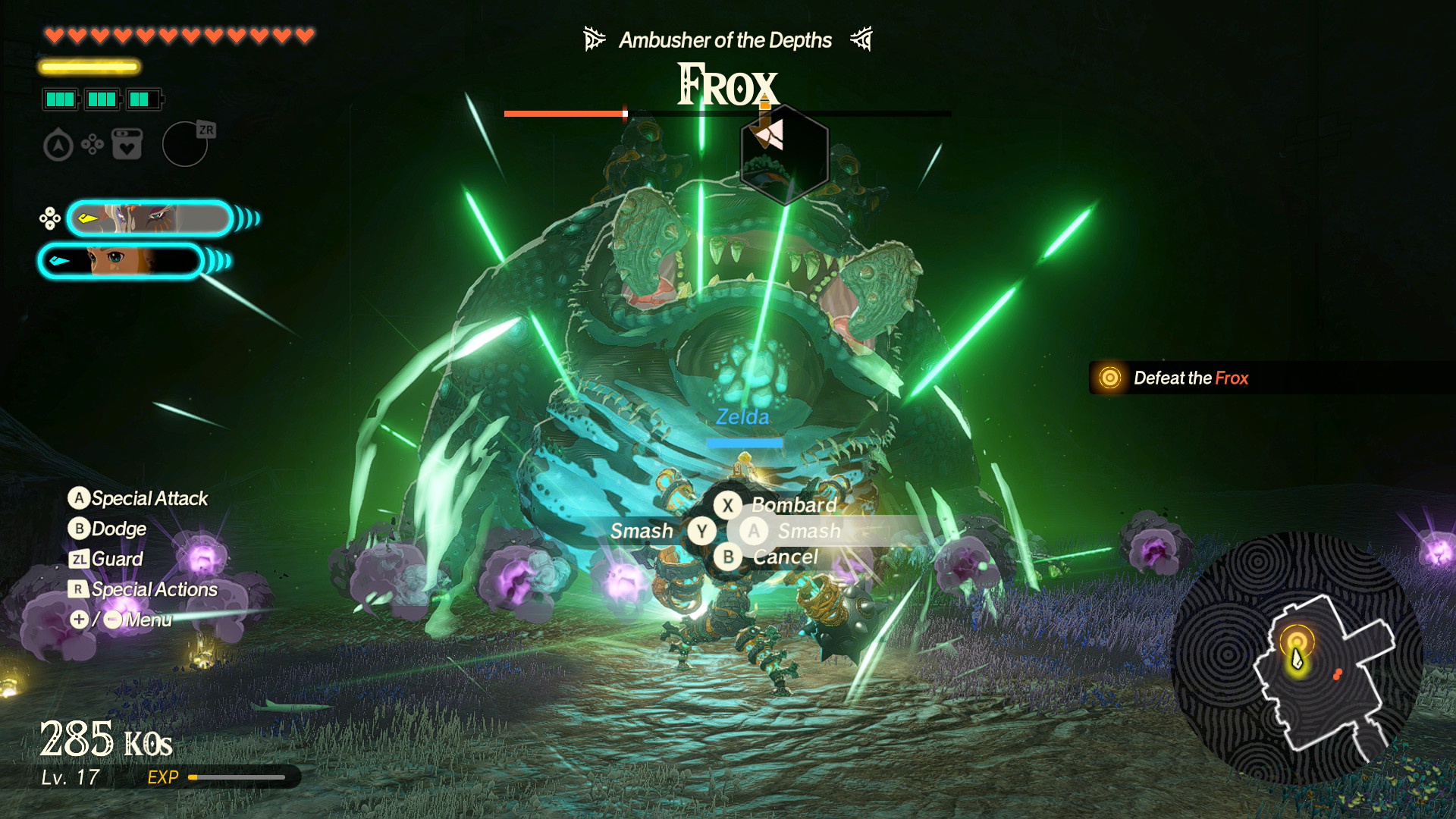Select the Defeat the Frox objective
Viewport: 1456px width, 819px height.
coord(1190,378)
